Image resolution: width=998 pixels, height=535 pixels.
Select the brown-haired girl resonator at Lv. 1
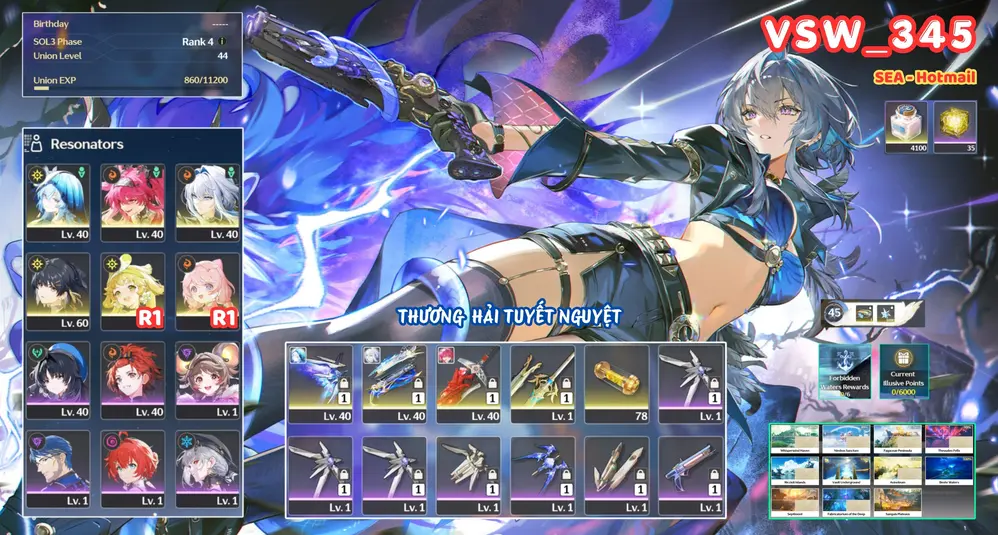pyautogui.click(x=206, y=378)
